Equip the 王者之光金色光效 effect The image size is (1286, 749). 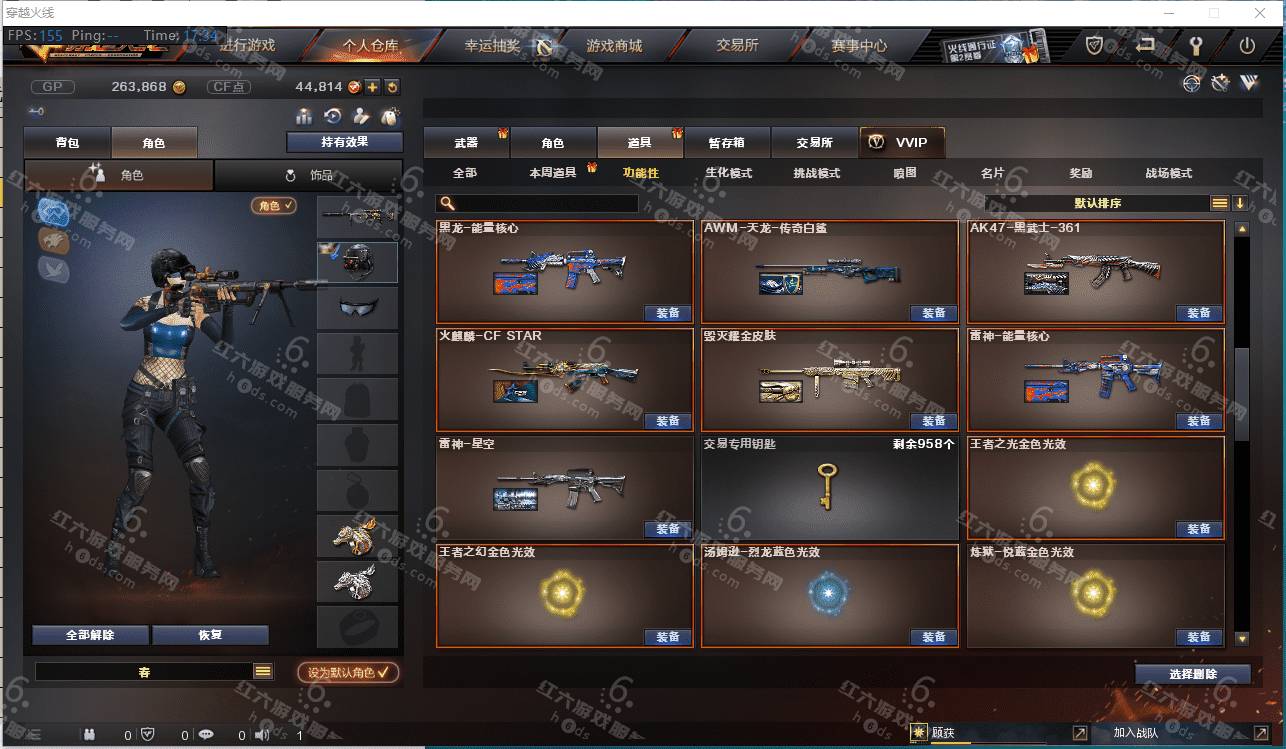[1198, 529]
